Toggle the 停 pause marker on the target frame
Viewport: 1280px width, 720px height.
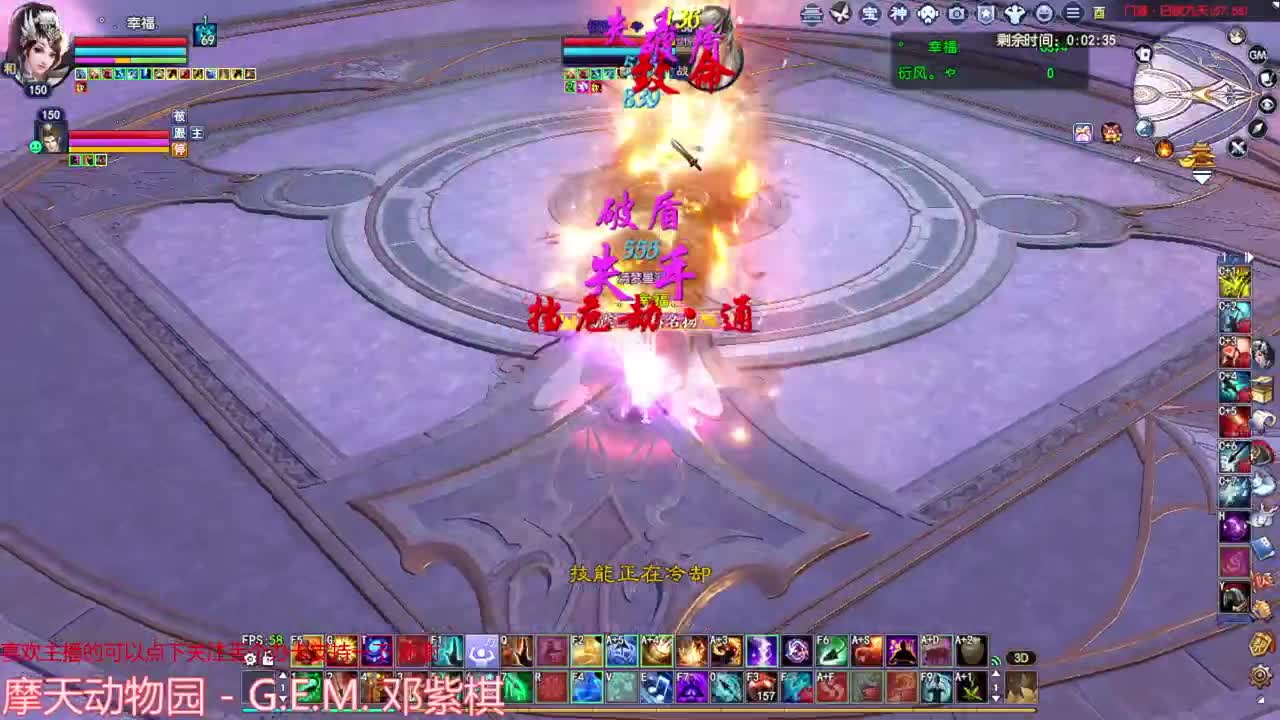tap(181, 149)
